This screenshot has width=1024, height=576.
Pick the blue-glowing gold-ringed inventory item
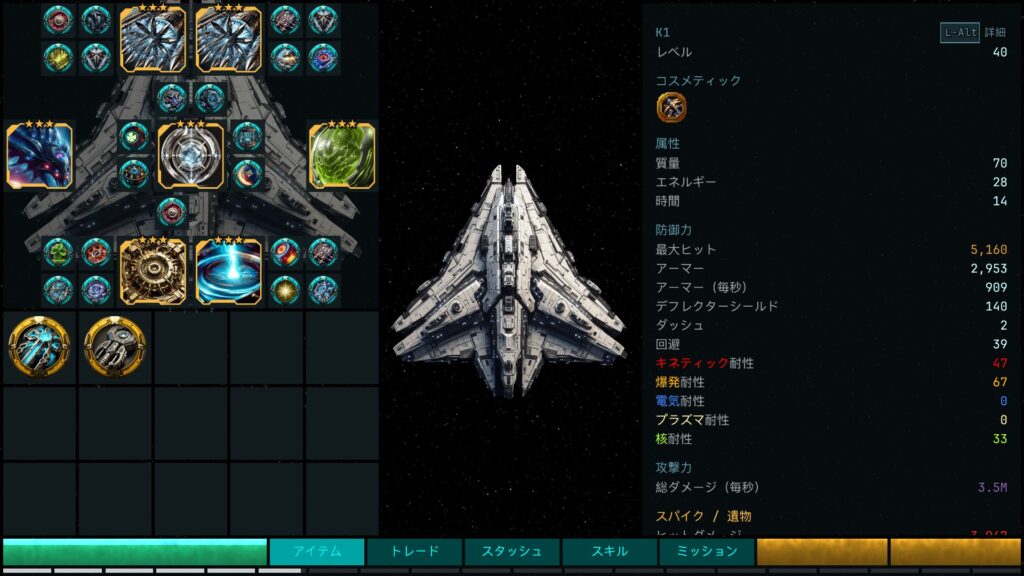click(39, 346)
